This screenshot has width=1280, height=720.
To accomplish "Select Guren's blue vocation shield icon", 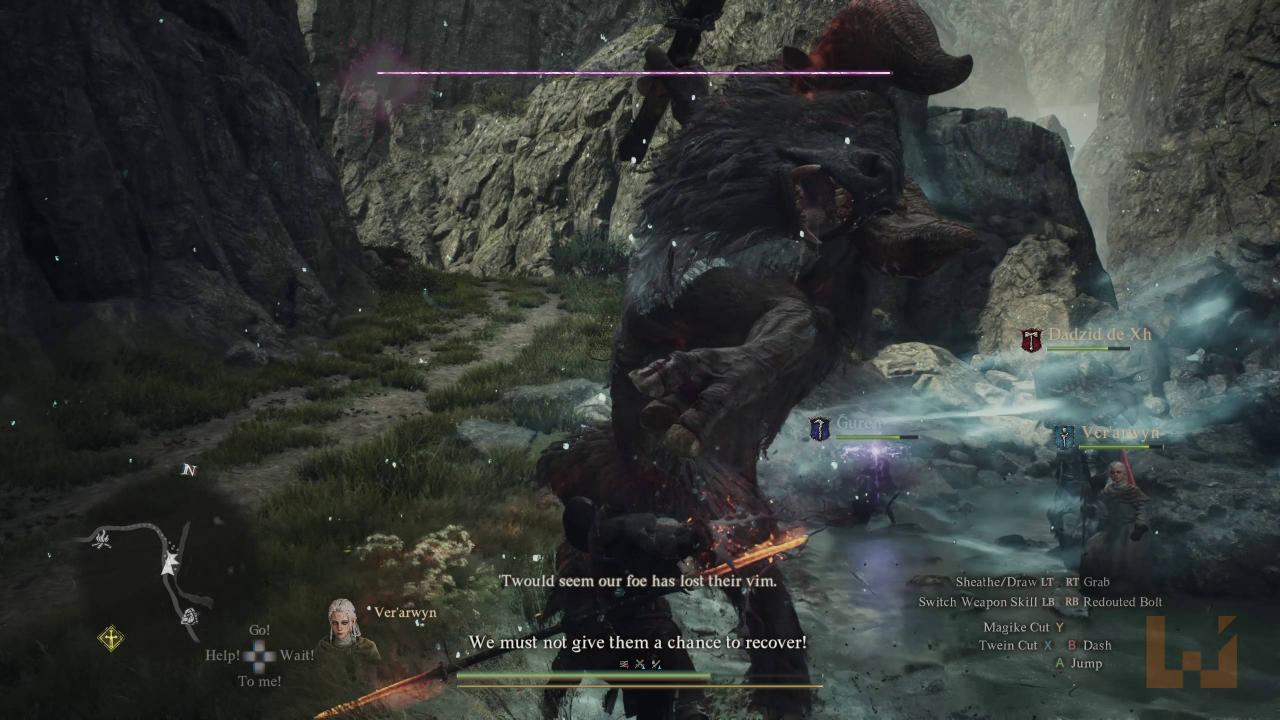I will tap(820, 429).
